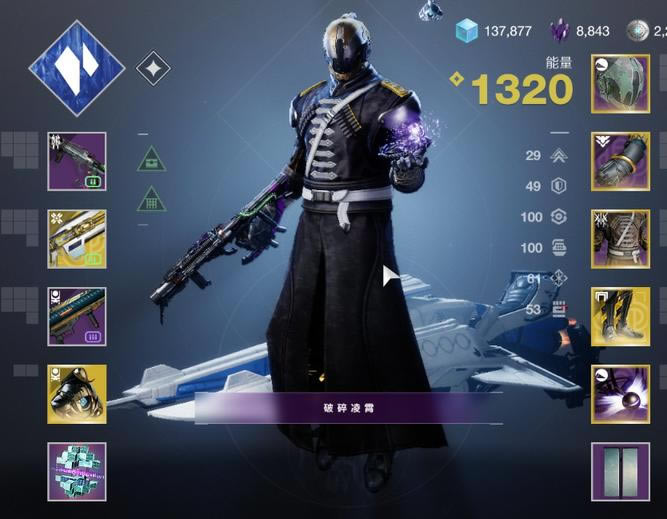667x519 pixels.
Task: Select the purple orb class item slot
Action: click(620, 394)
